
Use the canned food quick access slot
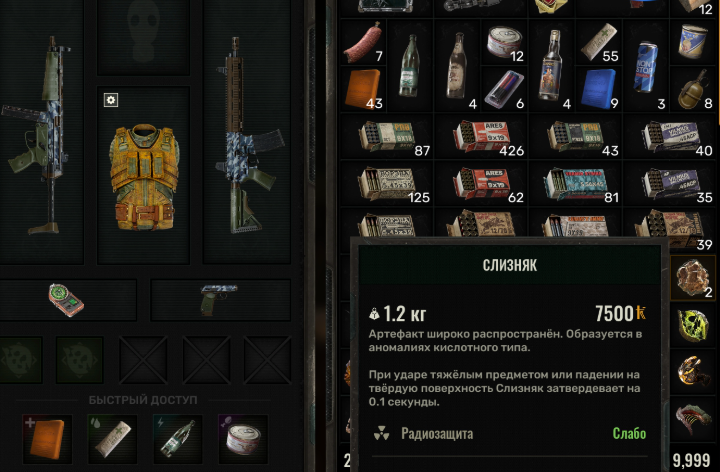(x=243, y=440)
